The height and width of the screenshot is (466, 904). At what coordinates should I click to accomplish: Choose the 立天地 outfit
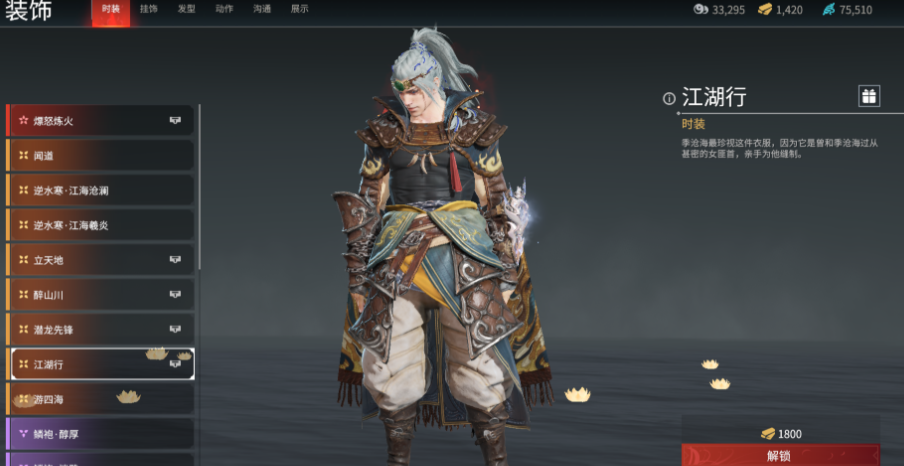point(100,260)
